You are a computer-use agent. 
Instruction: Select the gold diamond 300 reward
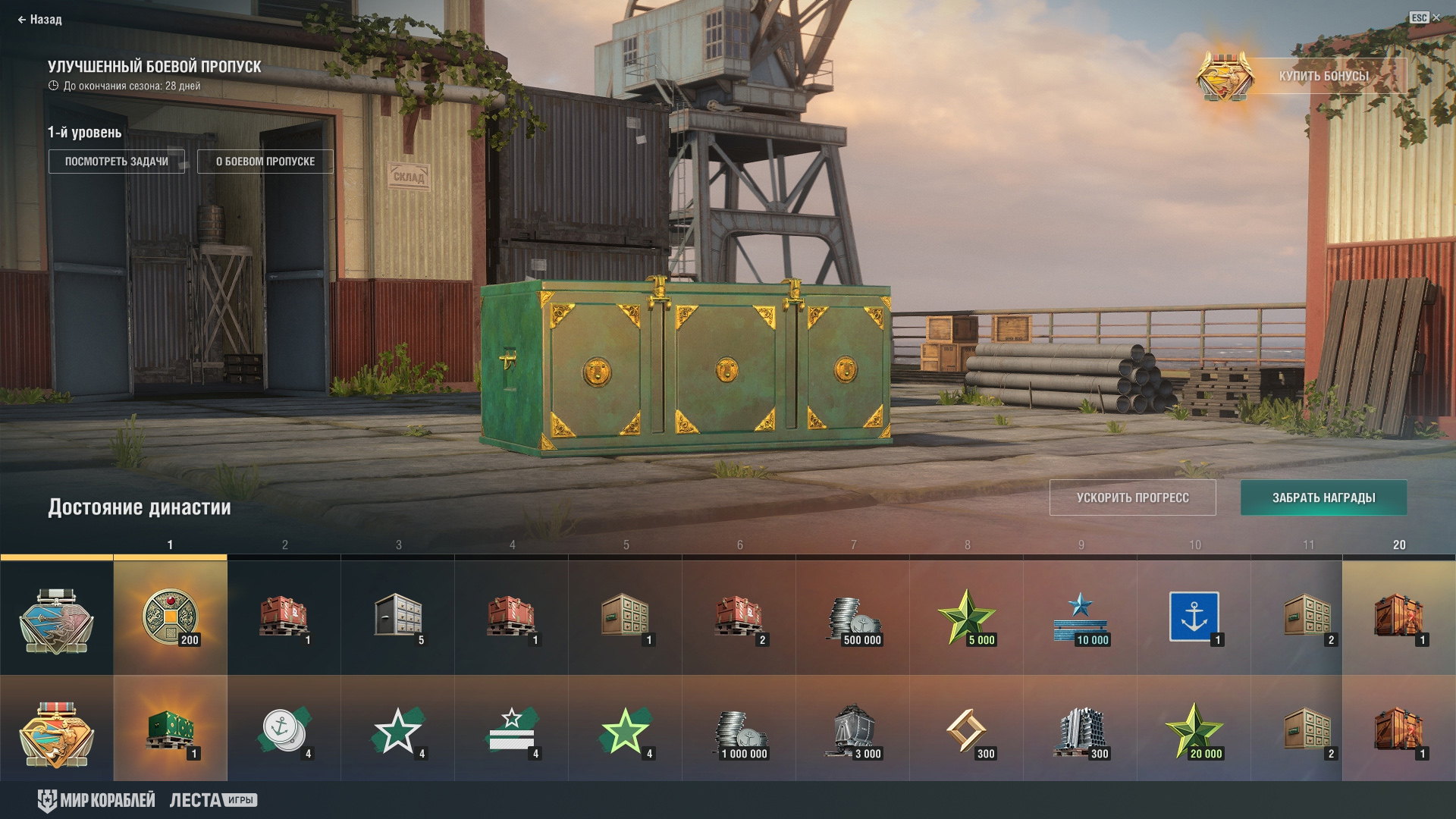click(x=967, y=731)
